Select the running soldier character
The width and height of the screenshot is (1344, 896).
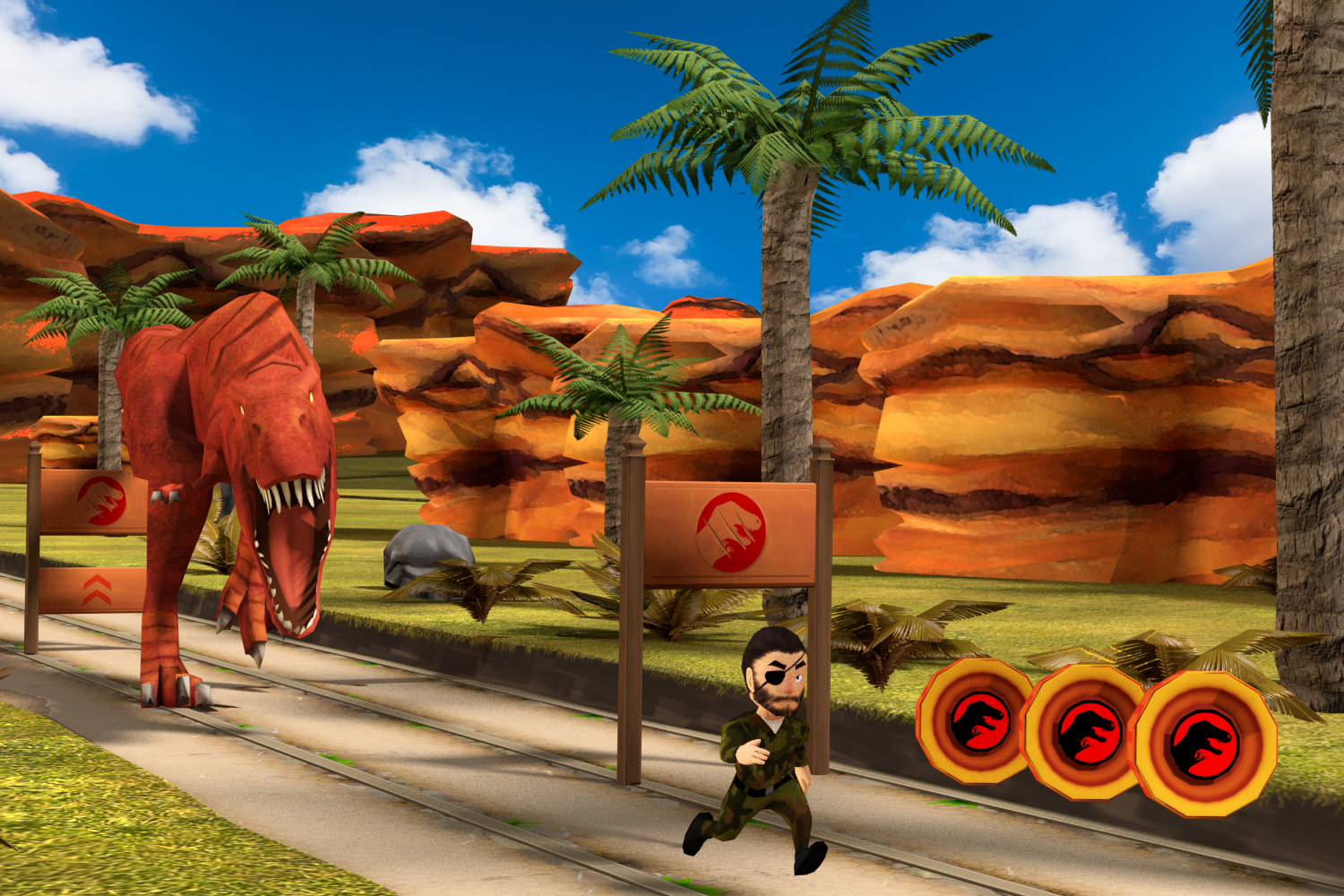(x=772, y=753)
